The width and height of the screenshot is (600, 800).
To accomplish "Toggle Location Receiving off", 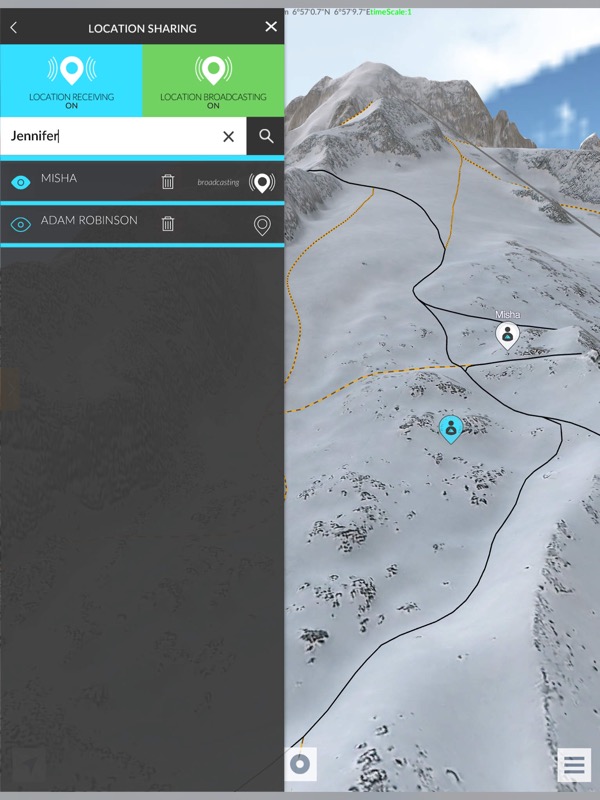I will [71, 81].
